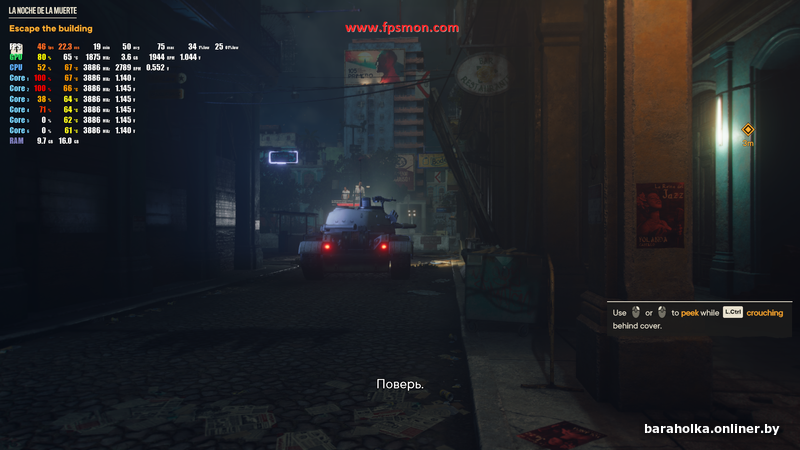Select the "Escape the building" objective tracker
Image resolution: width=800 pixels, height=450 pixels.
click(x=50, y=29)
